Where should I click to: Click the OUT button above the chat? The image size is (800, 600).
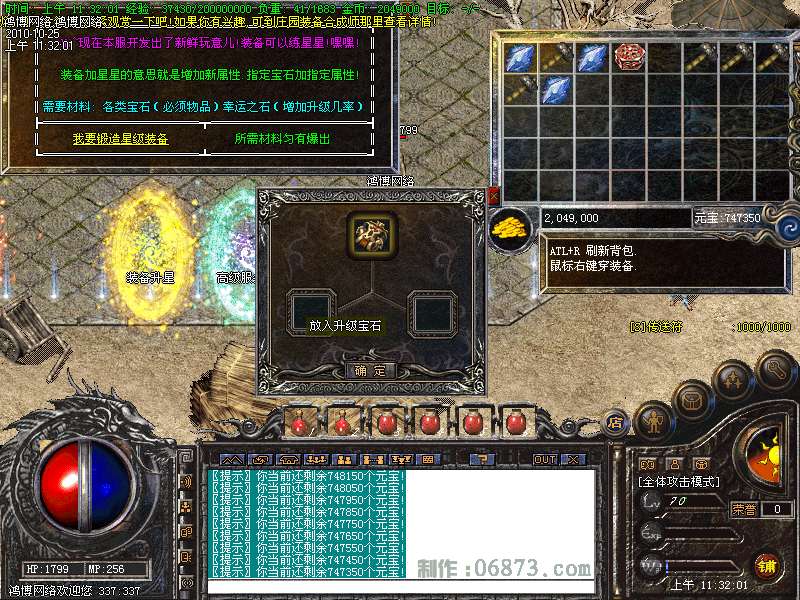544,459
